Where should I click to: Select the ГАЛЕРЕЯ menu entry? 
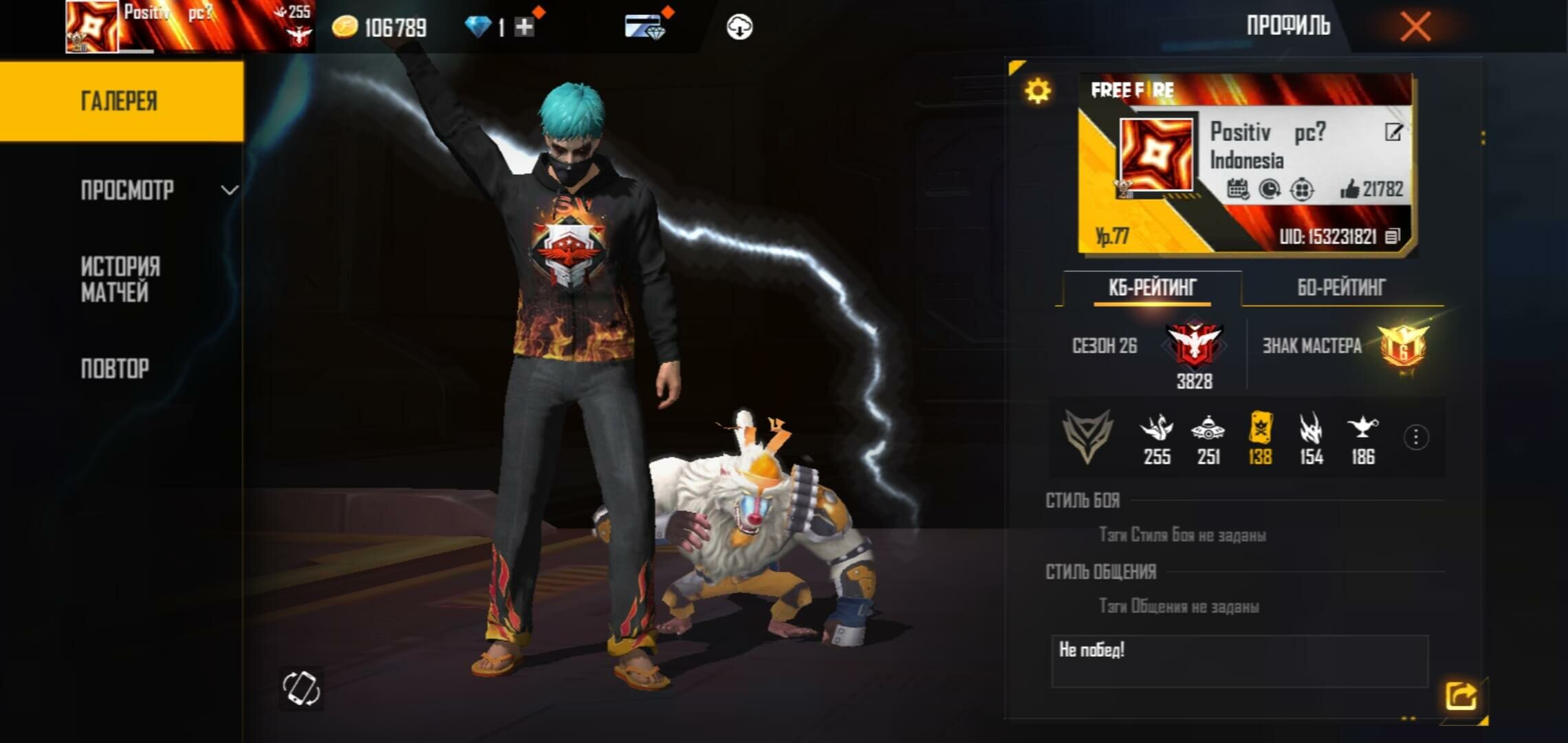pyautogui.click(x=120, y=101)
